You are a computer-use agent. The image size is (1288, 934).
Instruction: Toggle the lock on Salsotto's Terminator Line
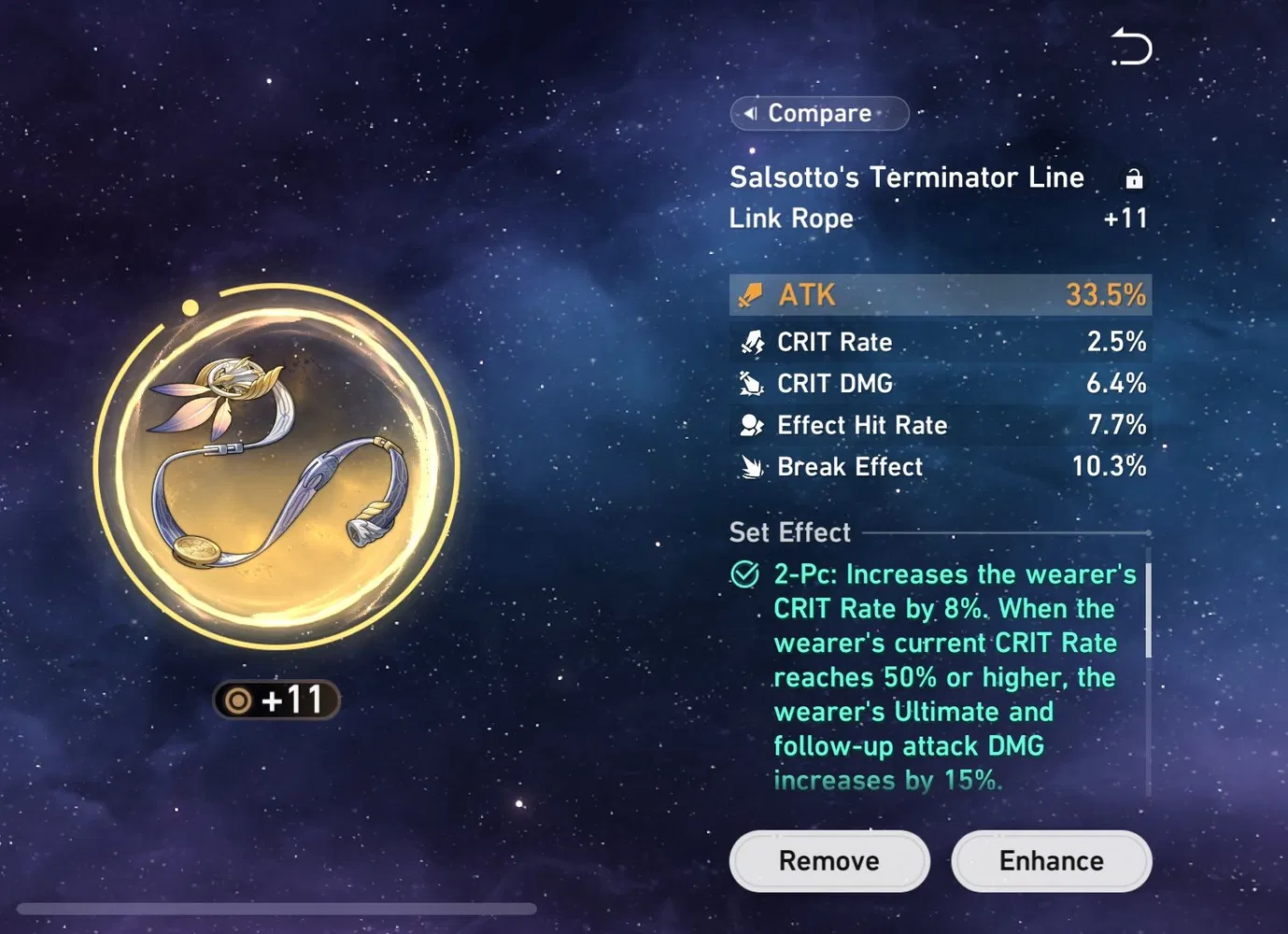point(1133,177)
